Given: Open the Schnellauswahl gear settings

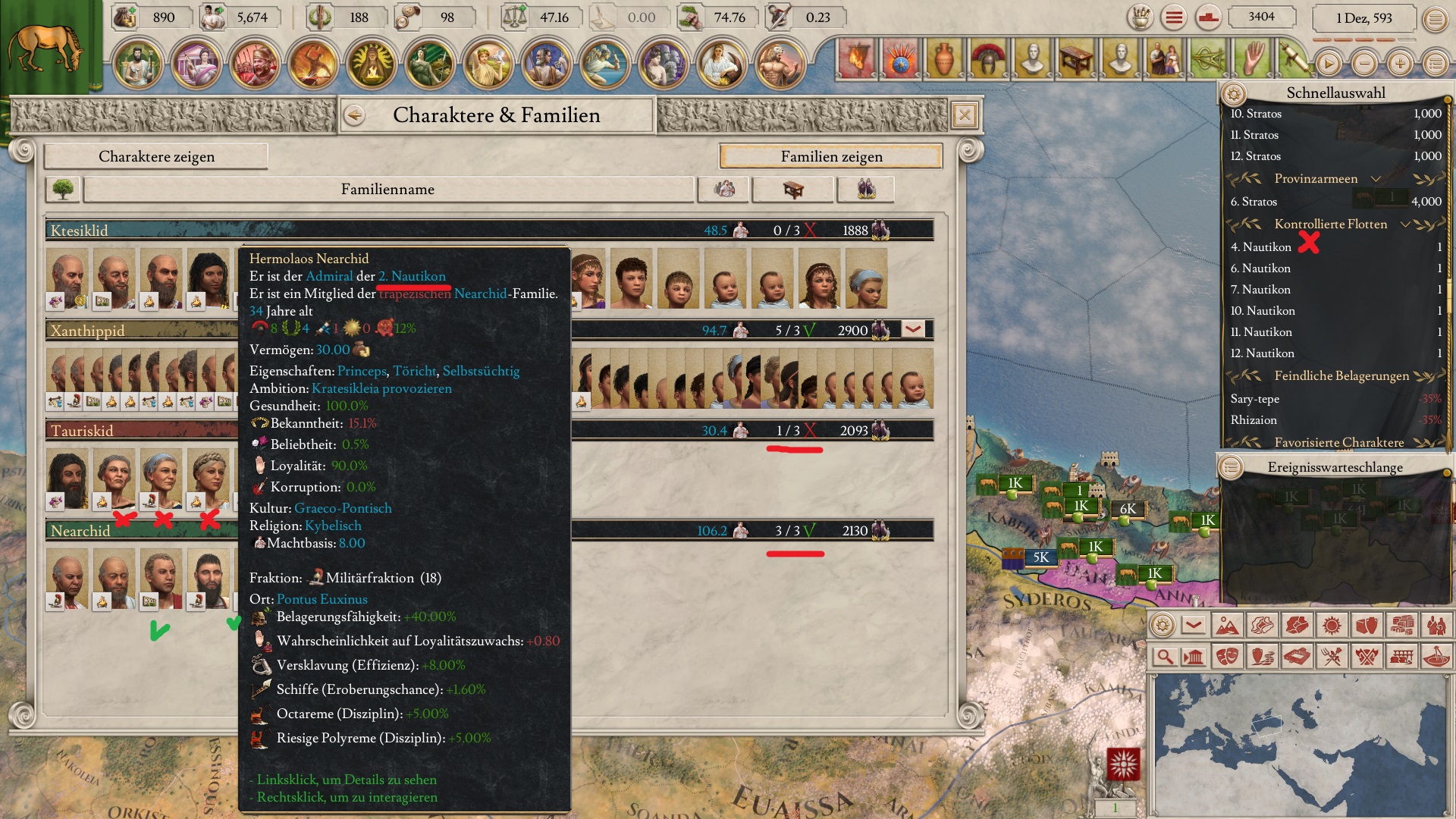Looking at the screenshot, I should tap(1234, 94).
